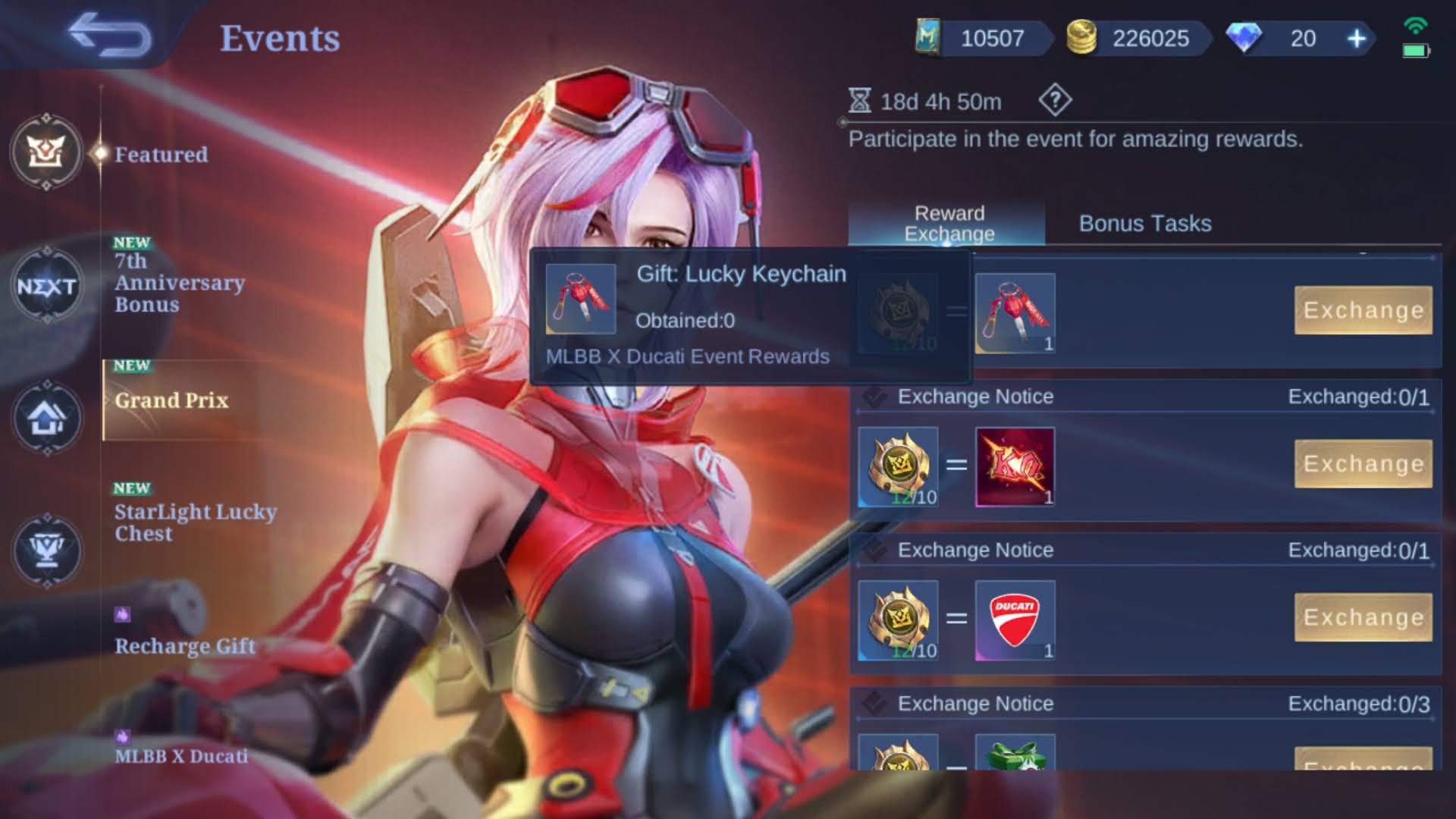The height and width of the screenshot is (819, 1456).
Task: Open the Grand Prix event
Action: [171, 400]
